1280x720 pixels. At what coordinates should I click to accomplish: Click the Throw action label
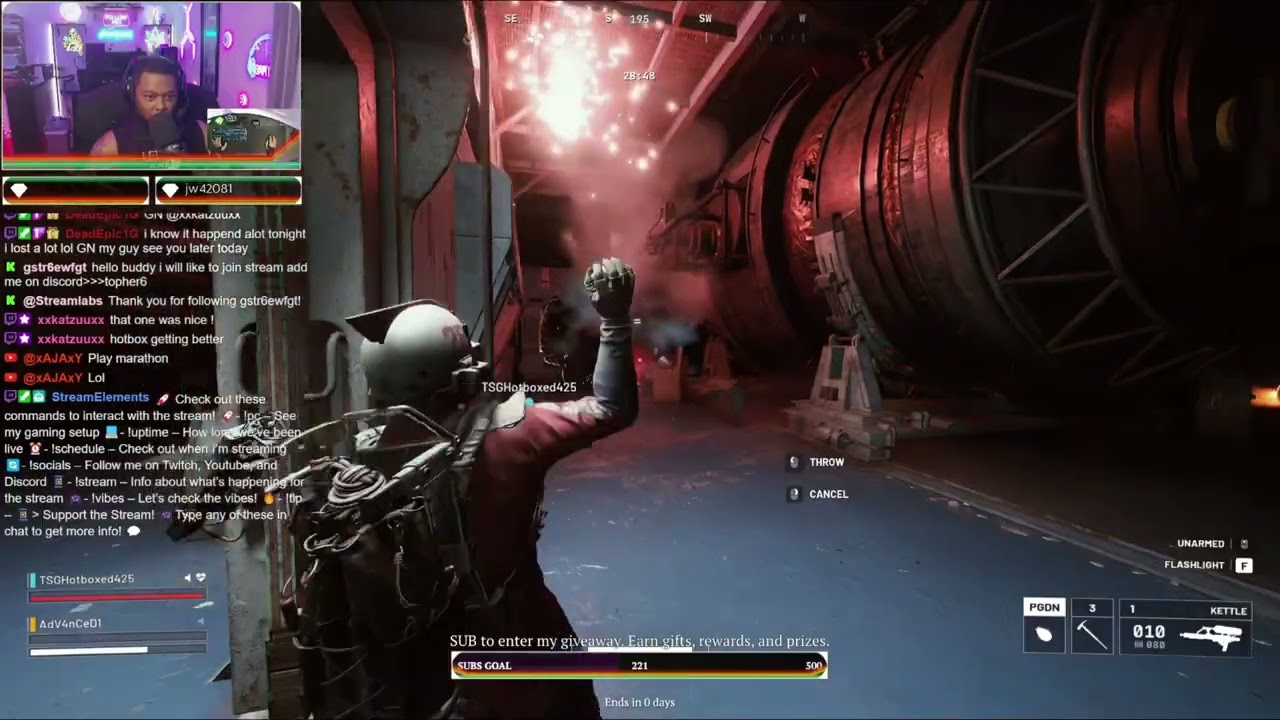(x=826, y=462)
